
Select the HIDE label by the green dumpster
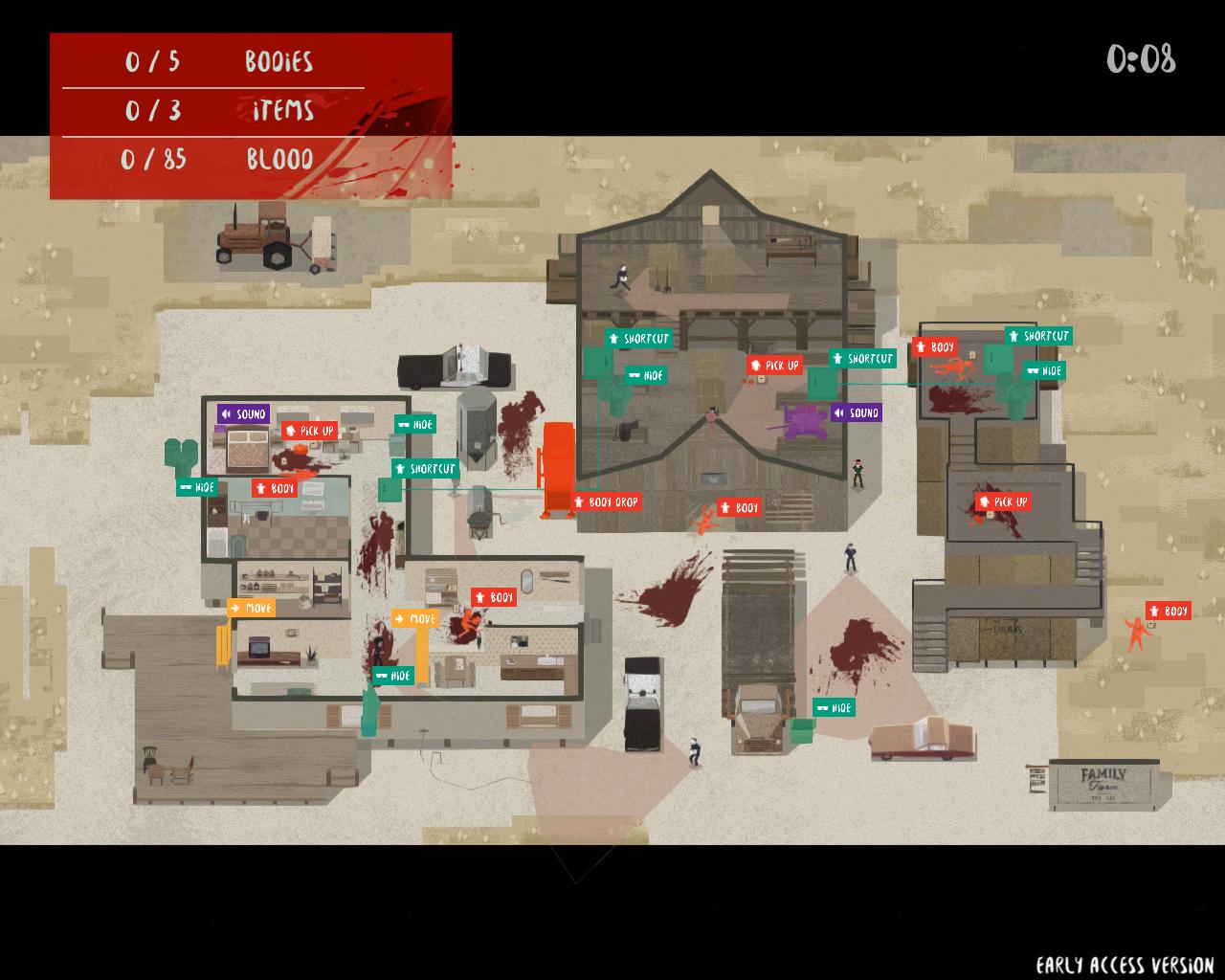pos(834,708)
